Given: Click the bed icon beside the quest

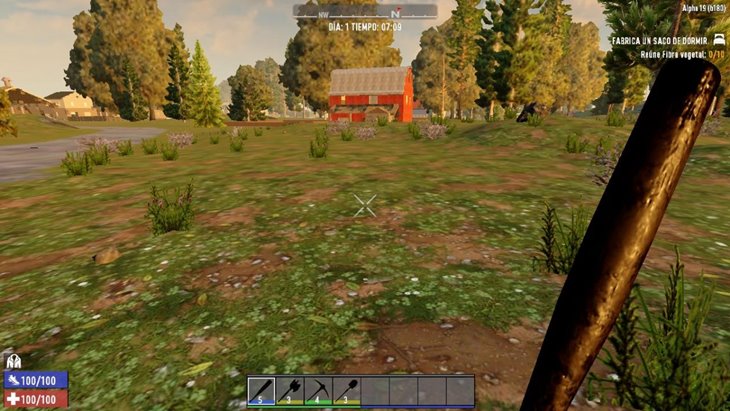Looking at the screenshot, I should tap(718, 41).
